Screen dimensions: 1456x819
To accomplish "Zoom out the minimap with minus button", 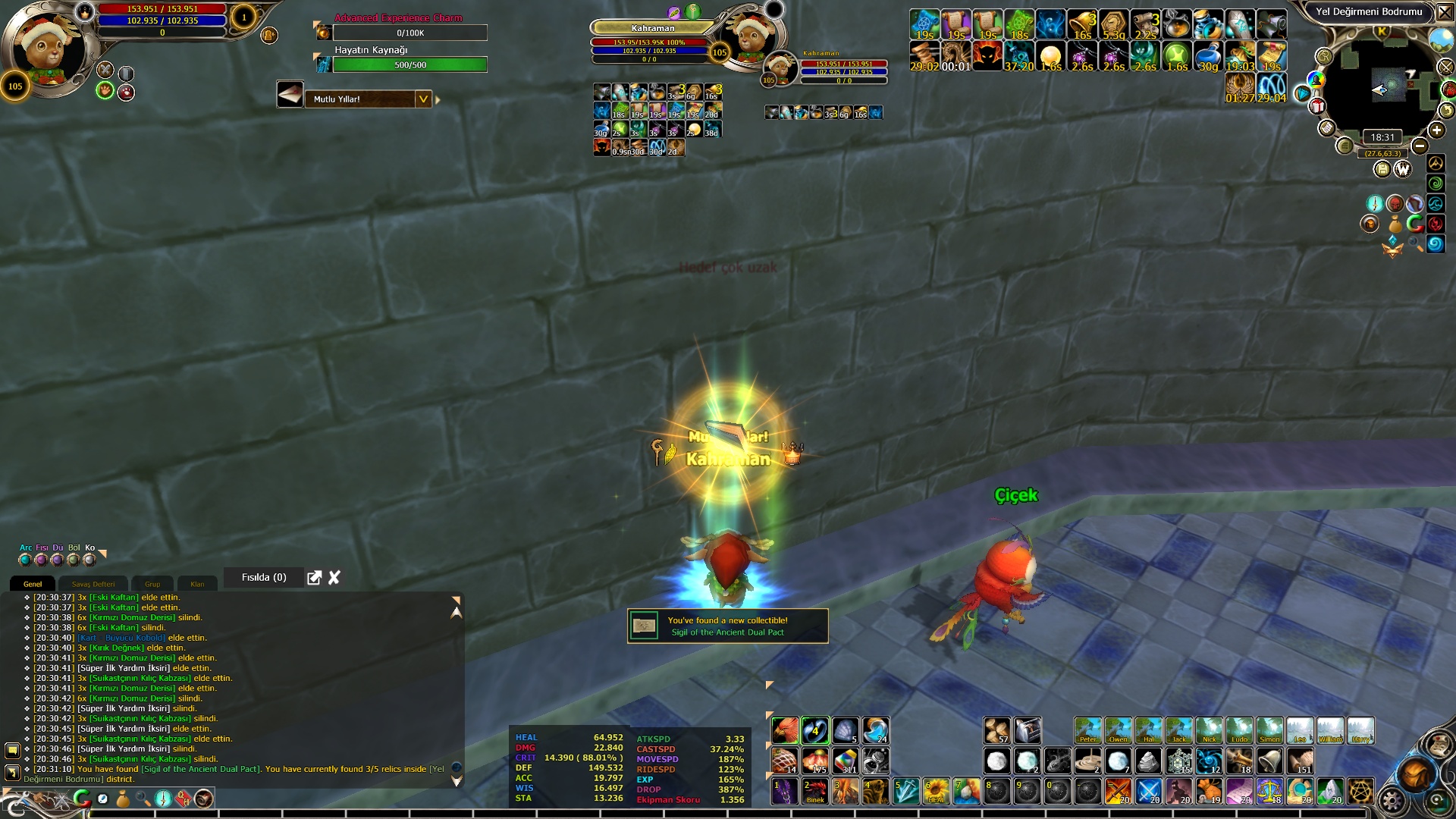I will coord(1420,146).
